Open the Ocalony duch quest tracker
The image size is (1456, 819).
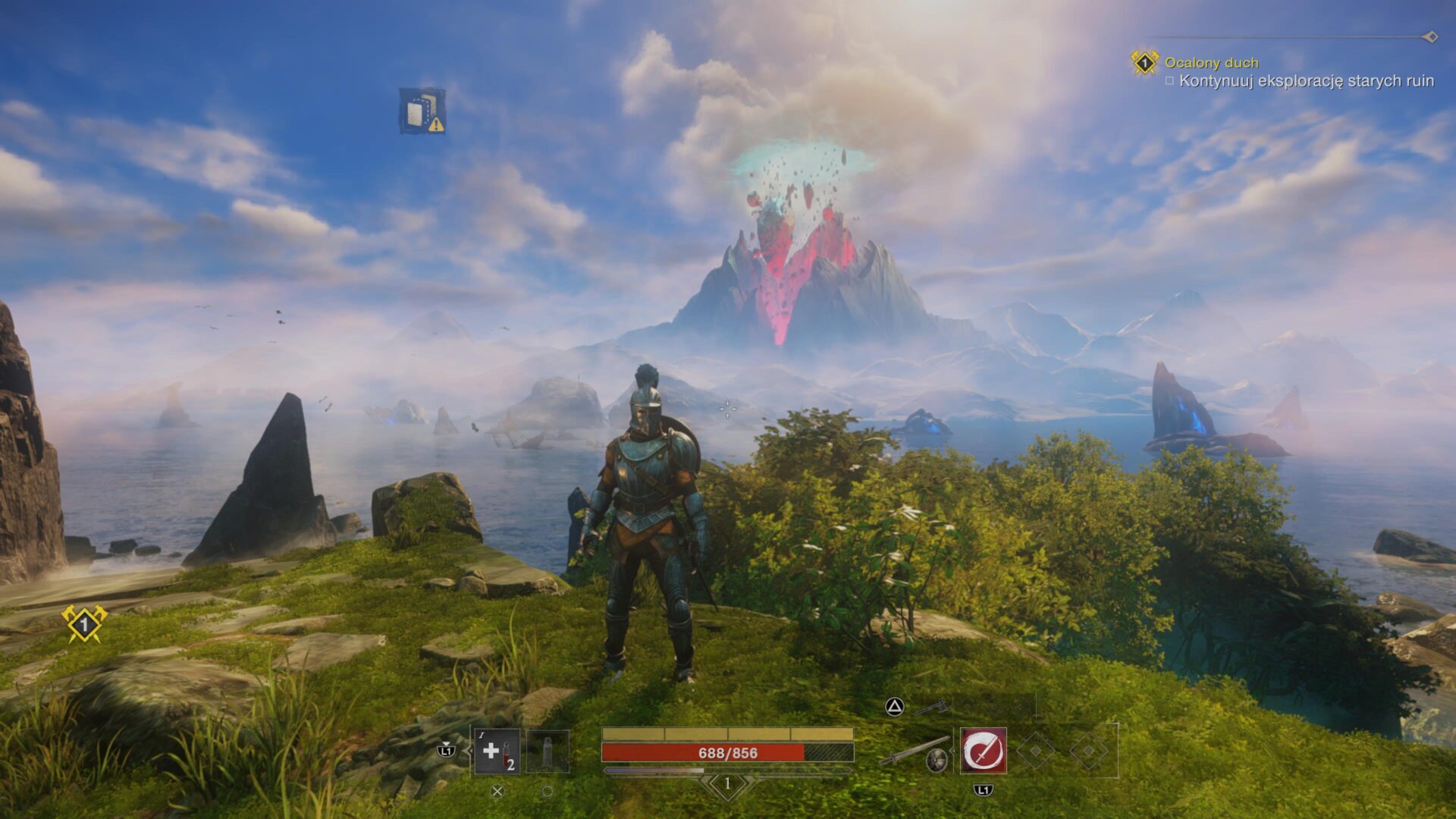click(1211, 63)
